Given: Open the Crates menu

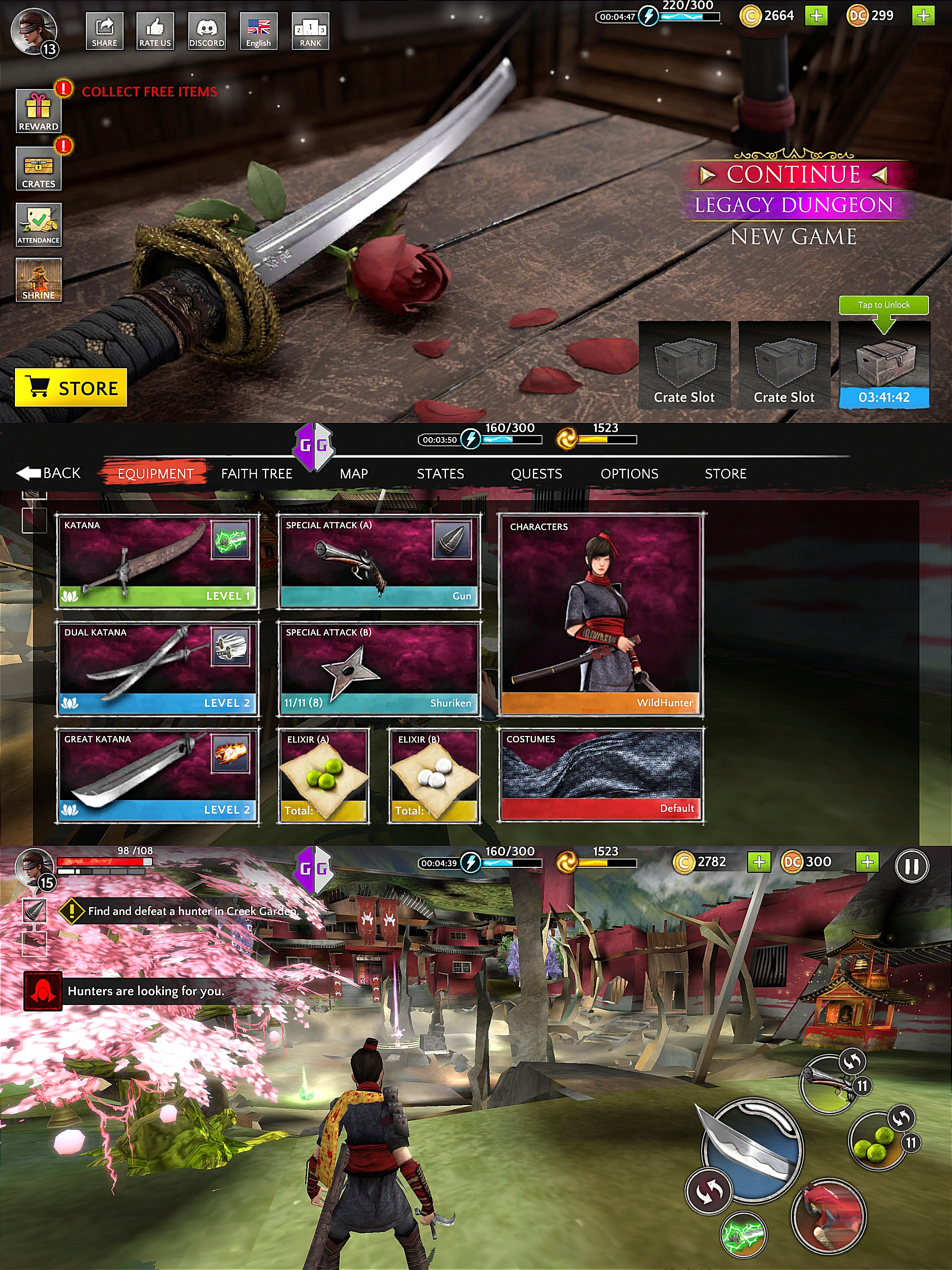Looking at the screenshot, I should point(38,168).
